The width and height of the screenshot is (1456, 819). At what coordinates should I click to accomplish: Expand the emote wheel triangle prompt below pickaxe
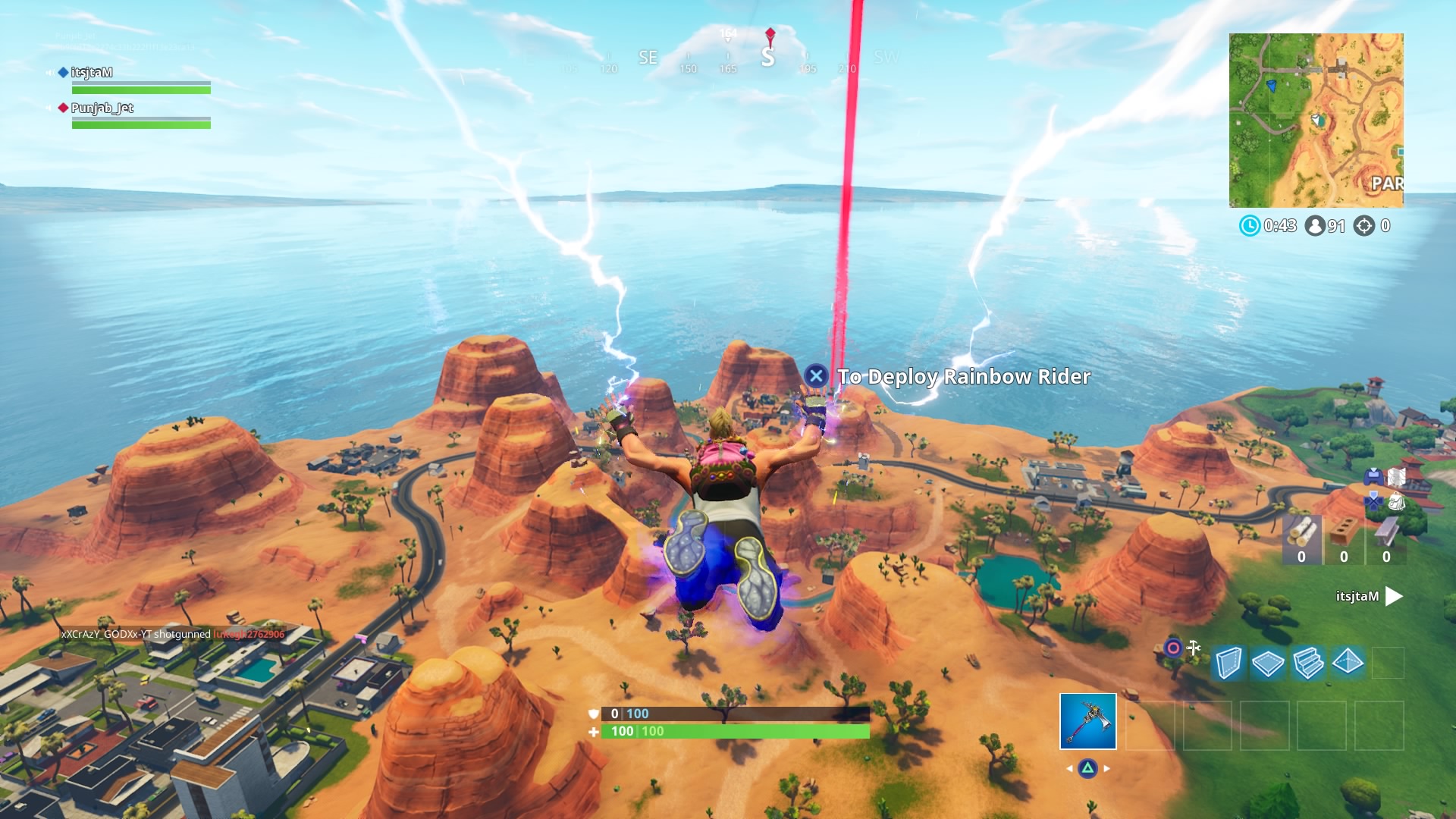pos(1088,767)
